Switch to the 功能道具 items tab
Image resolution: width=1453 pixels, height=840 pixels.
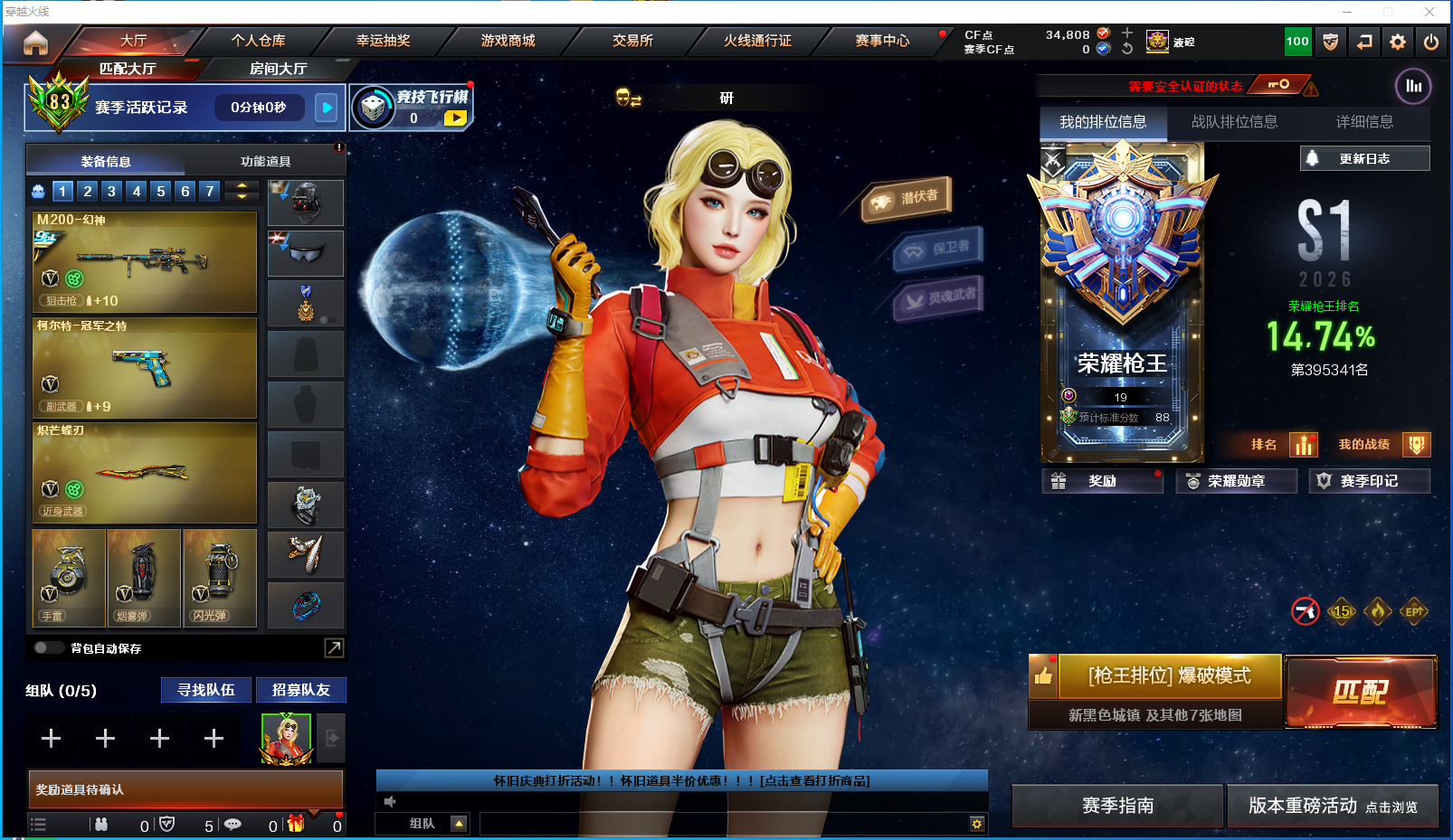[265, 162]
